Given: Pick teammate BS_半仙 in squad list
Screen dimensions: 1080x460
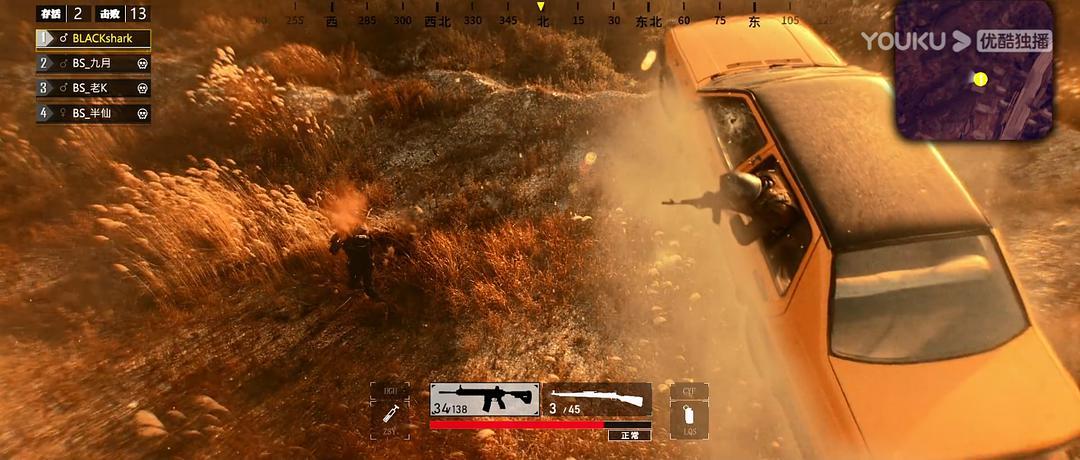Looking at the screenshot, I should click(93, 113).
